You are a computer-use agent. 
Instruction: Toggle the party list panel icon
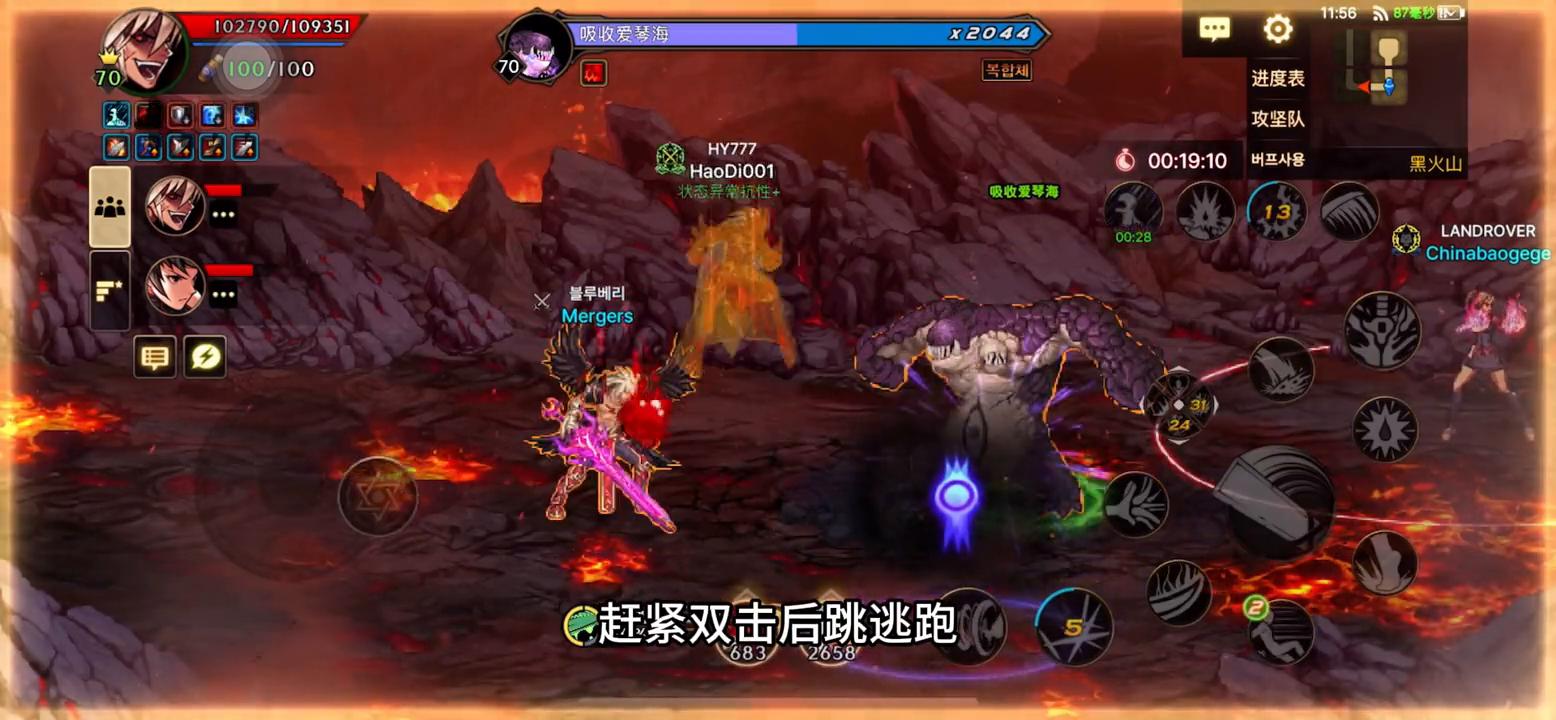(109, 206)
